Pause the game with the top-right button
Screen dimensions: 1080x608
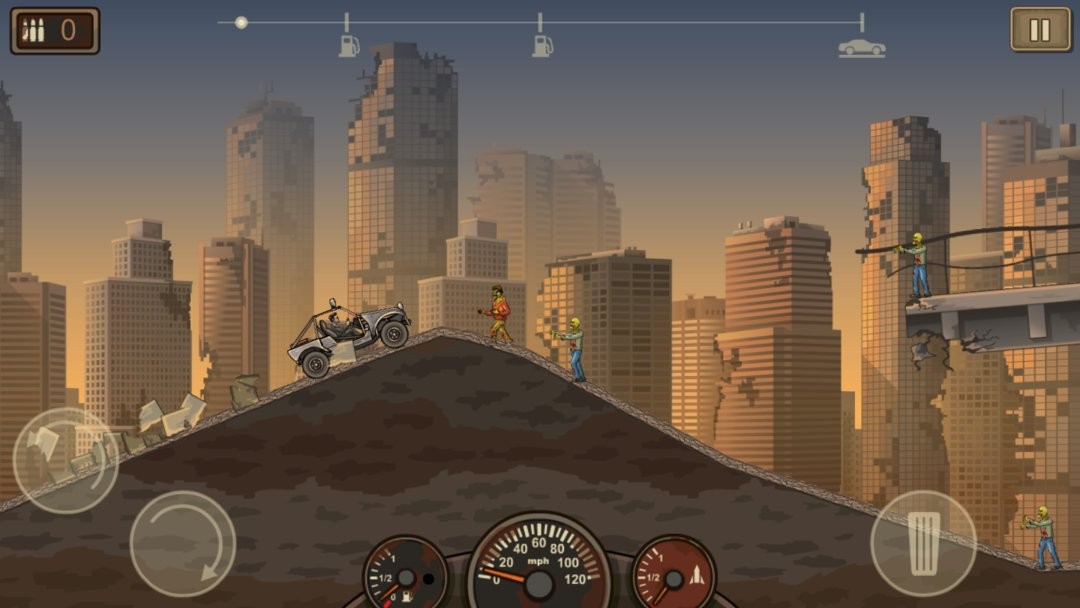click(1040, 30)
